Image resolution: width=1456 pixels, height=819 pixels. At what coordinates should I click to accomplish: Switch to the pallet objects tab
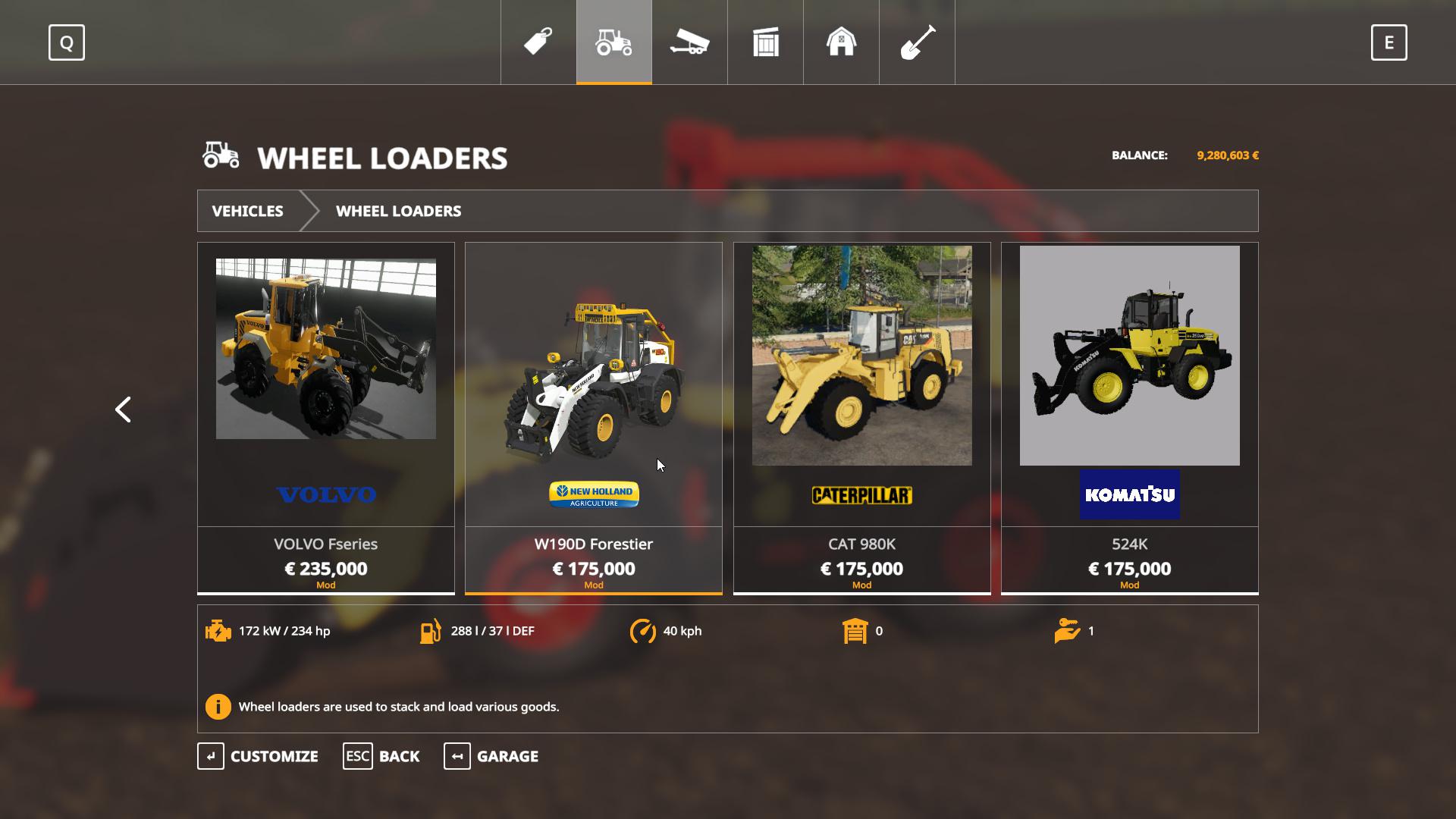(x=766, y=42)
